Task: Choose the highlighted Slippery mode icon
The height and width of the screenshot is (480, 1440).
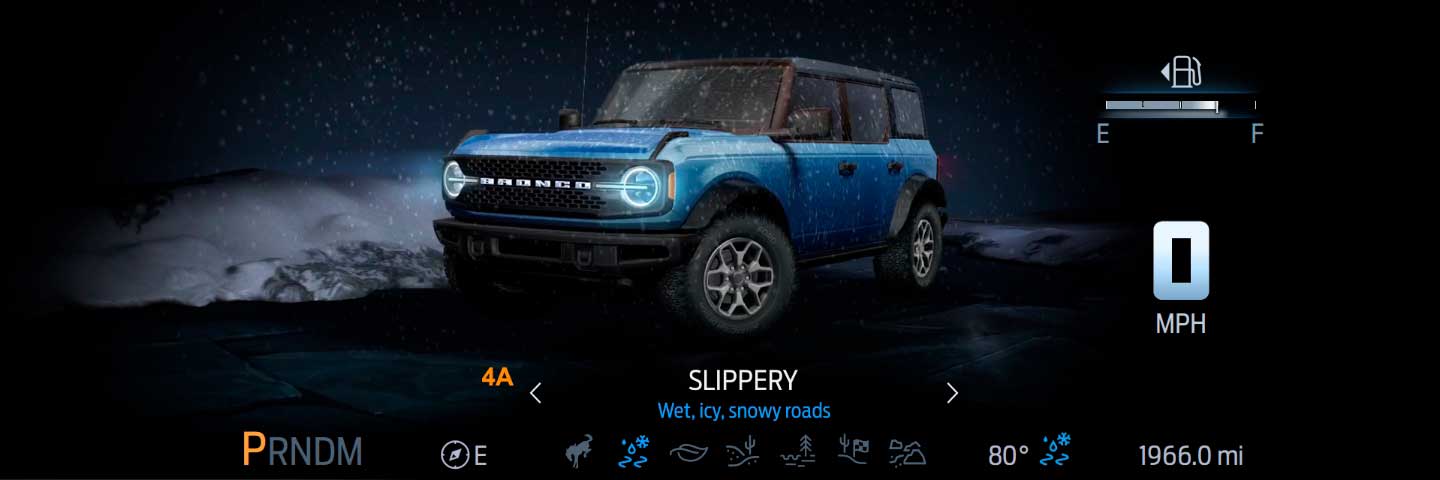Action: [x=634, y=452]
